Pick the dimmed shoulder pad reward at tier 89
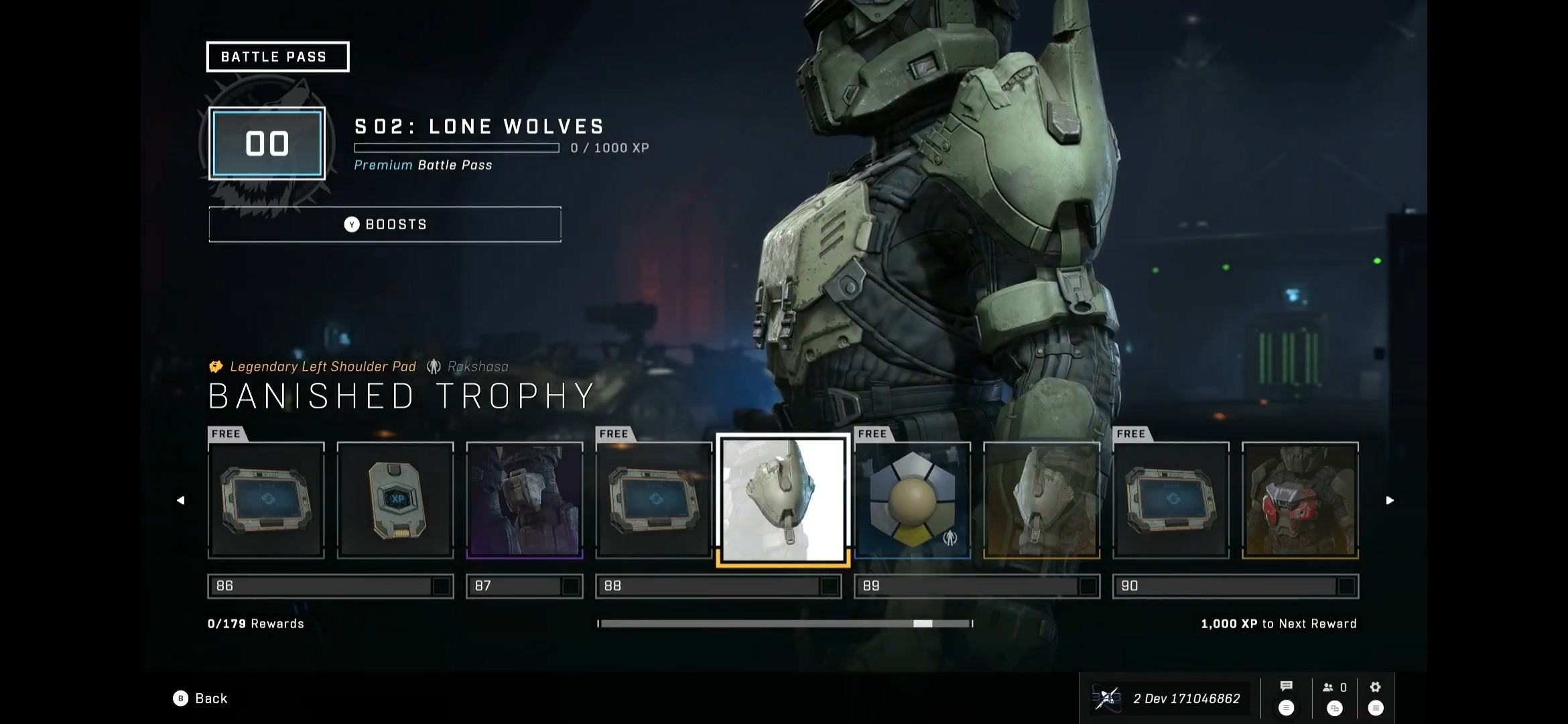The image size is (1568, 724). click(x=1041, y=500)
